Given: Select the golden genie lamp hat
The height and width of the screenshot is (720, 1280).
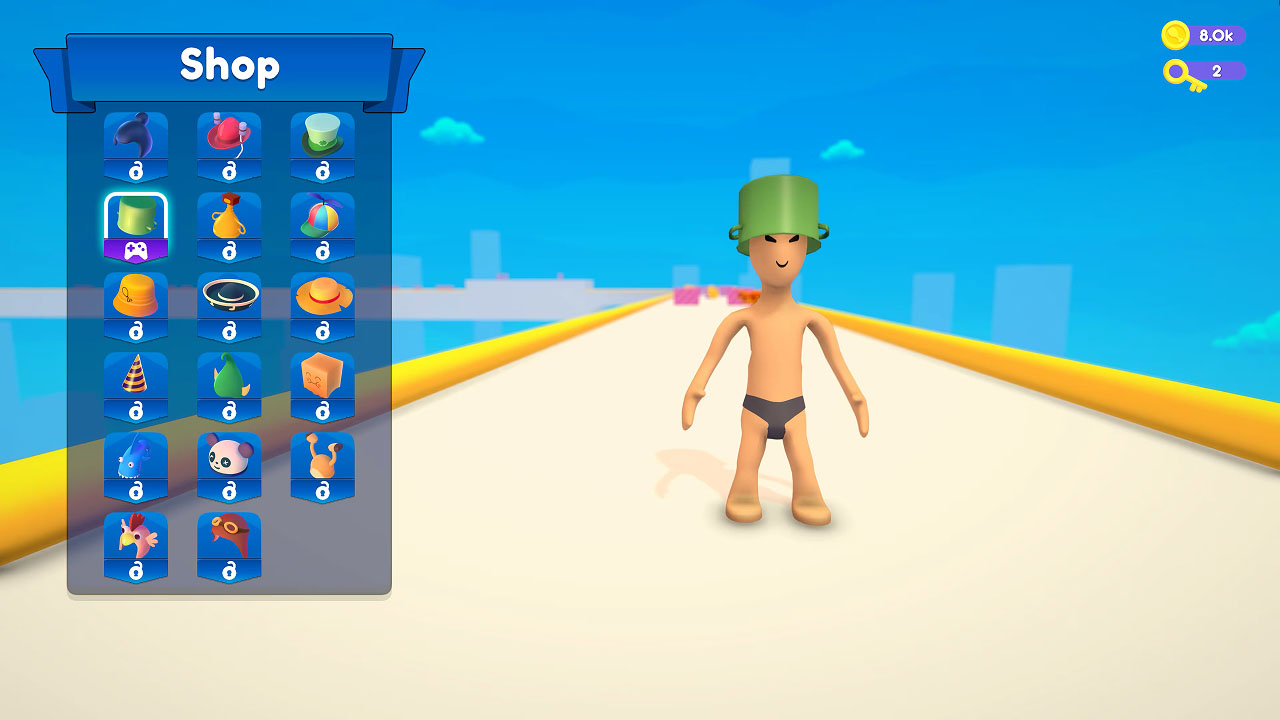Looking at the screenshot, I should (229, 222).
